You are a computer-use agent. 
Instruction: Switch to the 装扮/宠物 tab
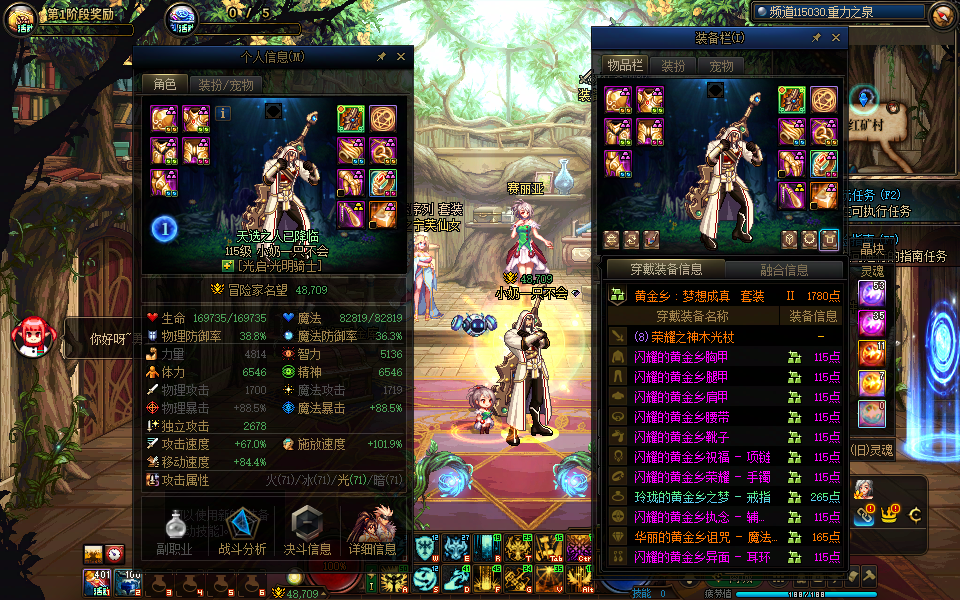click(225, 85)
